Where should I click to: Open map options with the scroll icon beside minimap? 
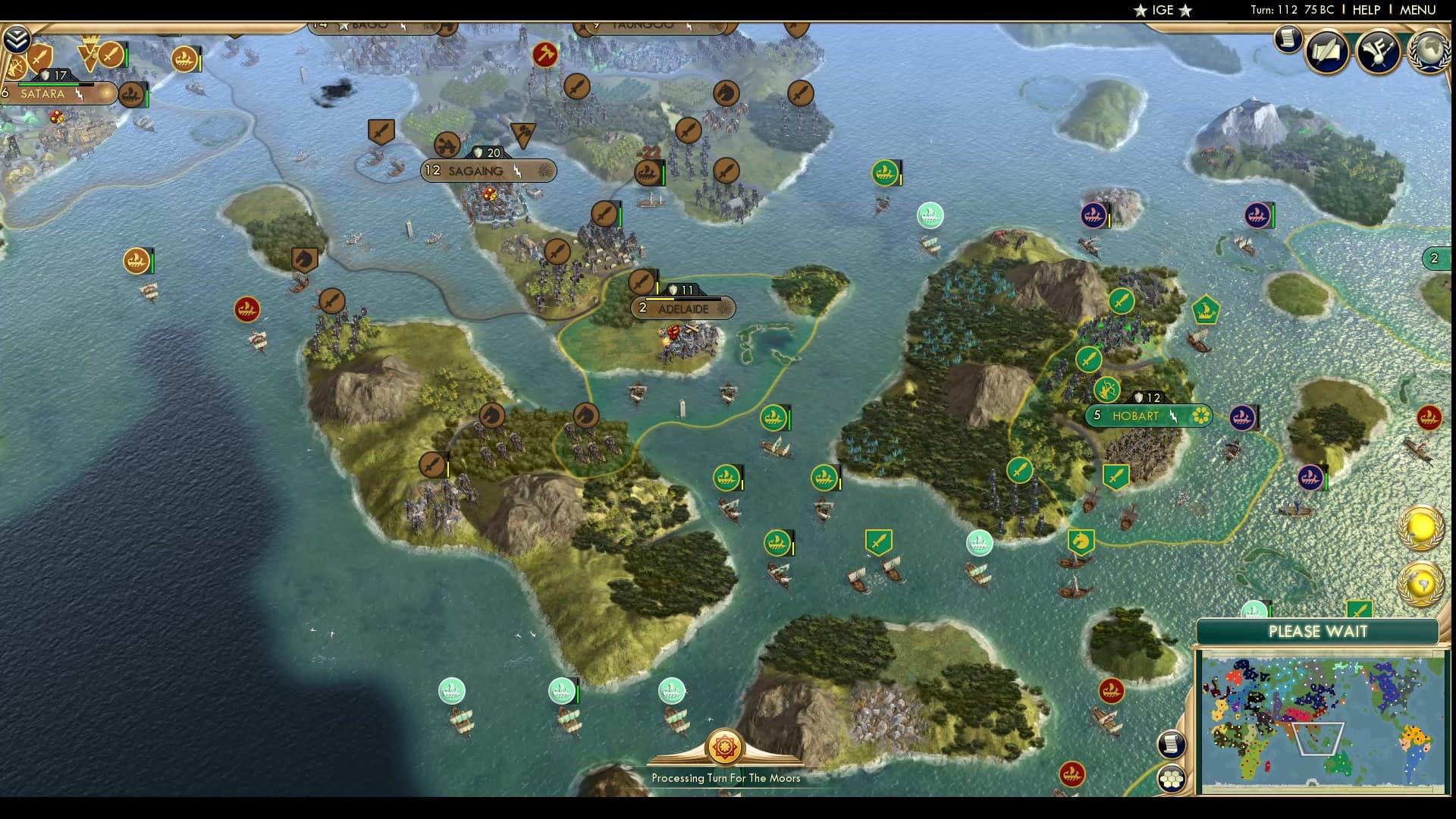tap(1172, 744)
